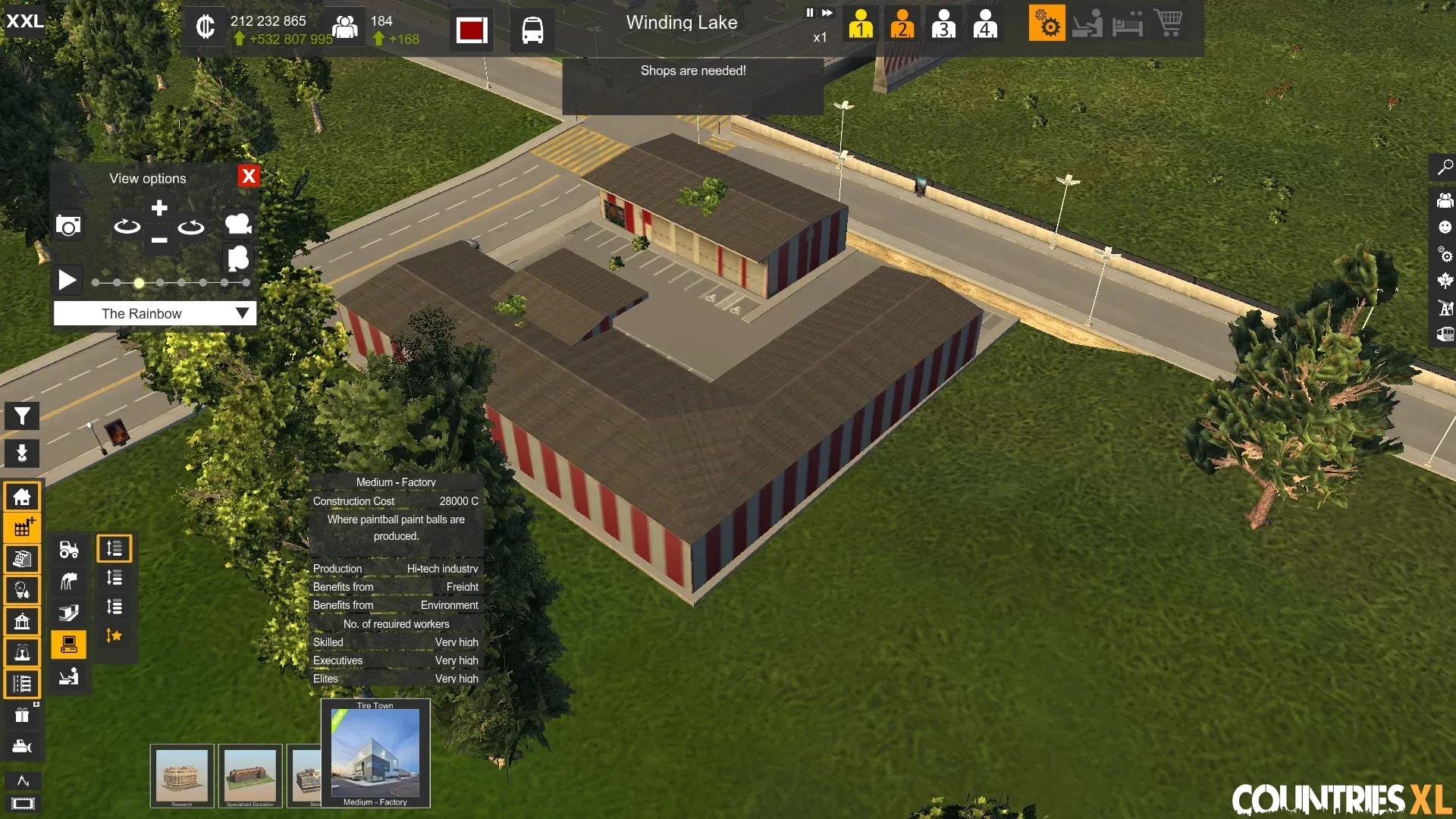Close the View options panel

pyautogui.click(x=248, y=177)
